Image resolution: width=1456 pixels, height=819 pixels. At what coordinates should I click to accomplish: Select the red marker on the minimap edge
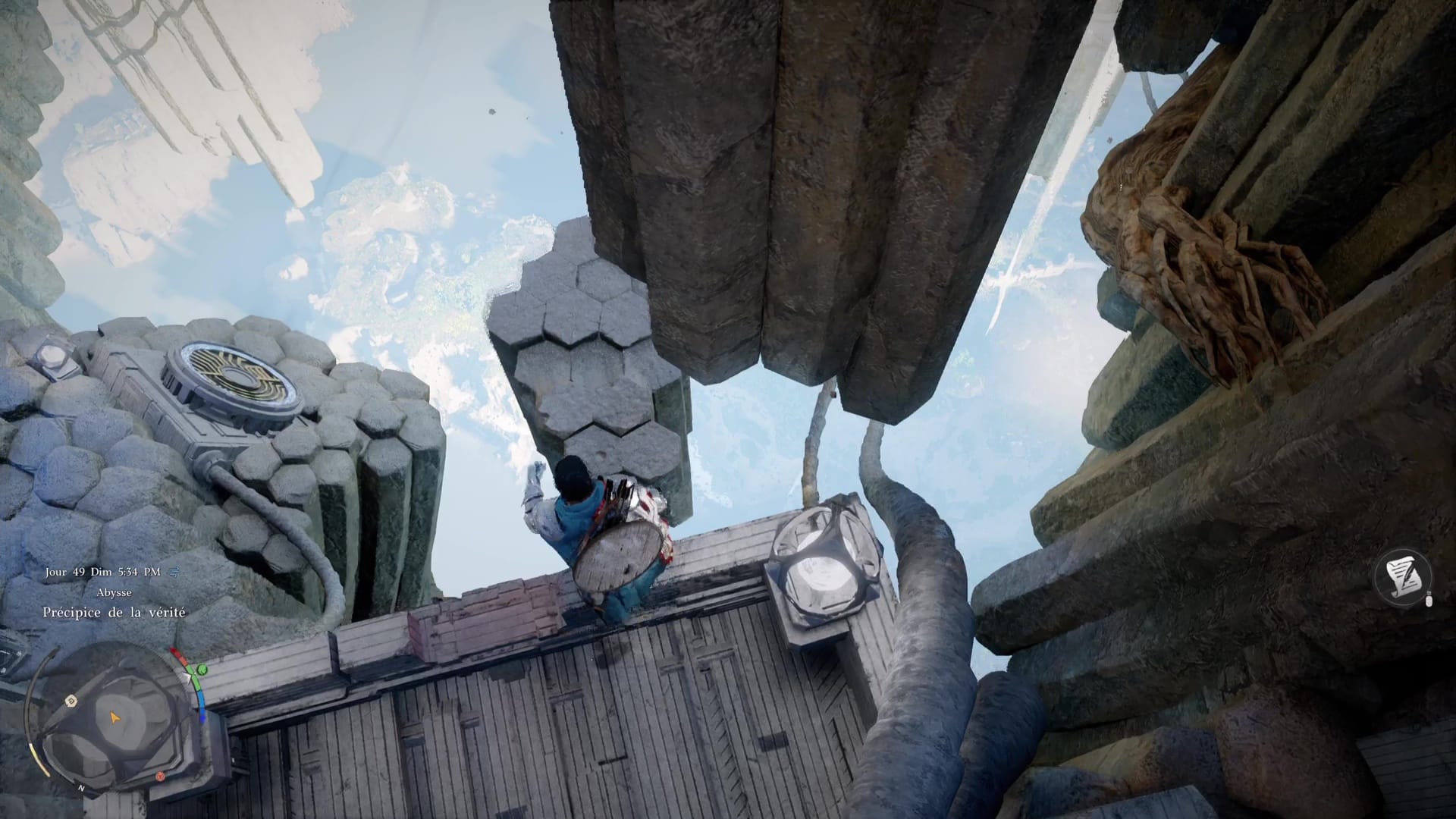[162, 776]
